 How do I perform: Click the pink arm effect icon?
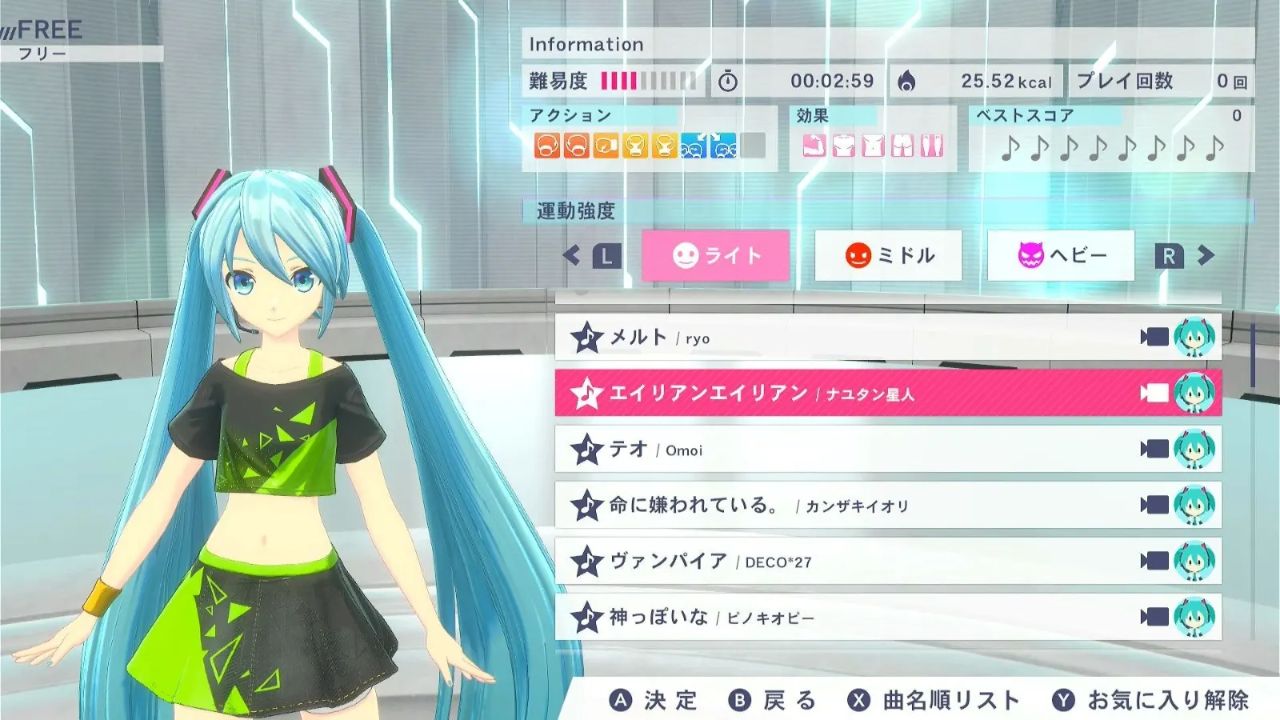(814, 144)
